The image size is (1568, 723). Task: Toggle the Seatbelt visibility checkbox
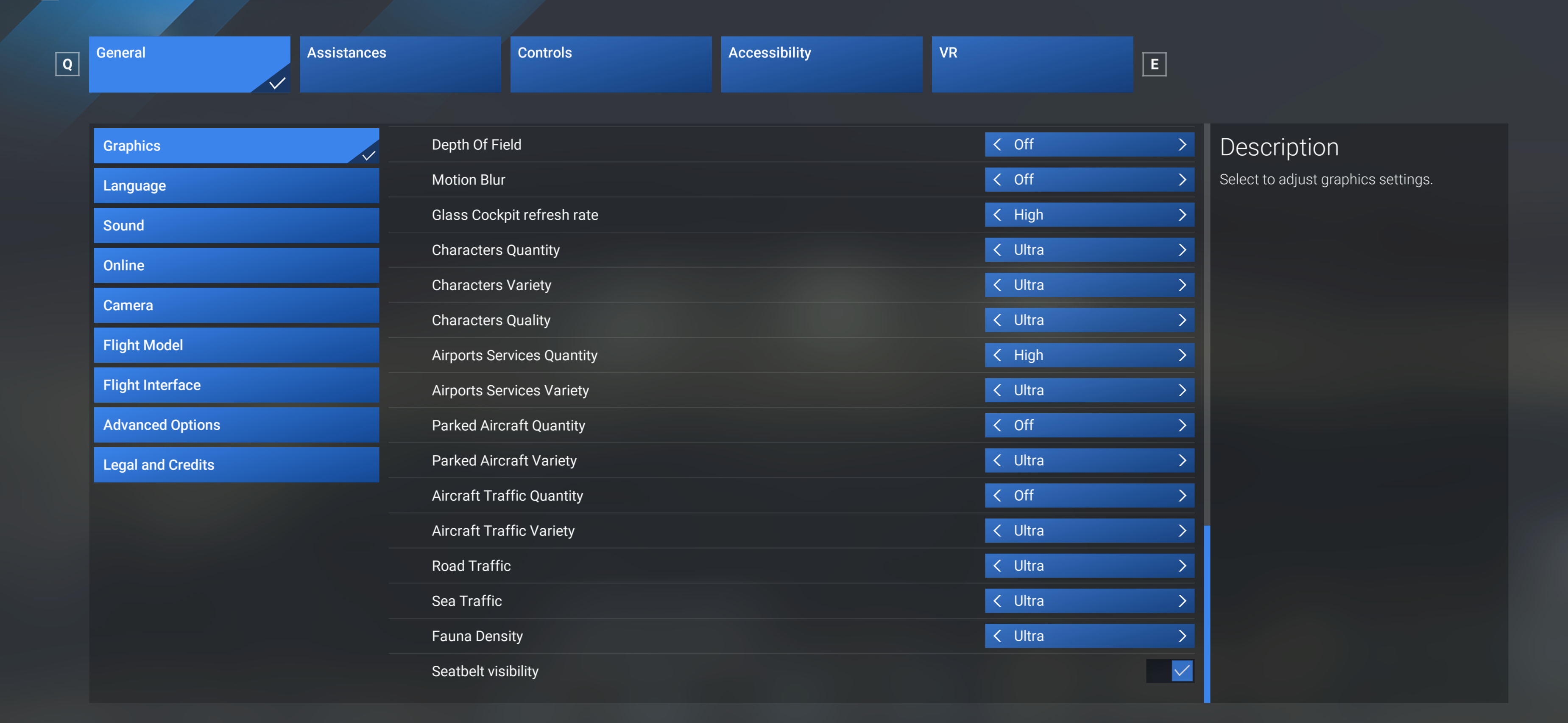[1181, 671]
